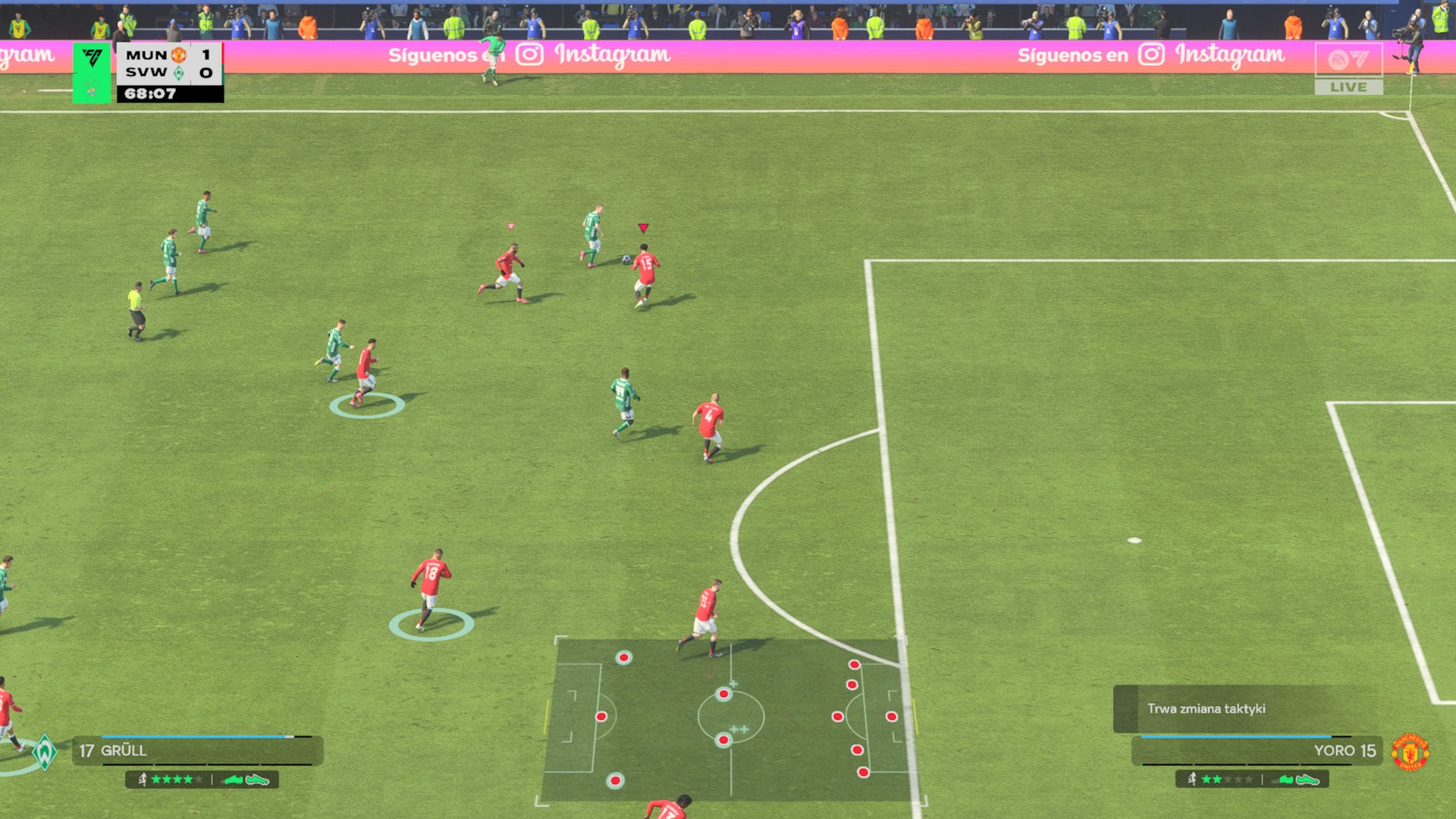Click the Manchester United crest beside Yoro
Viewport: 1456px width, 819px height.
coord(1410,752)
